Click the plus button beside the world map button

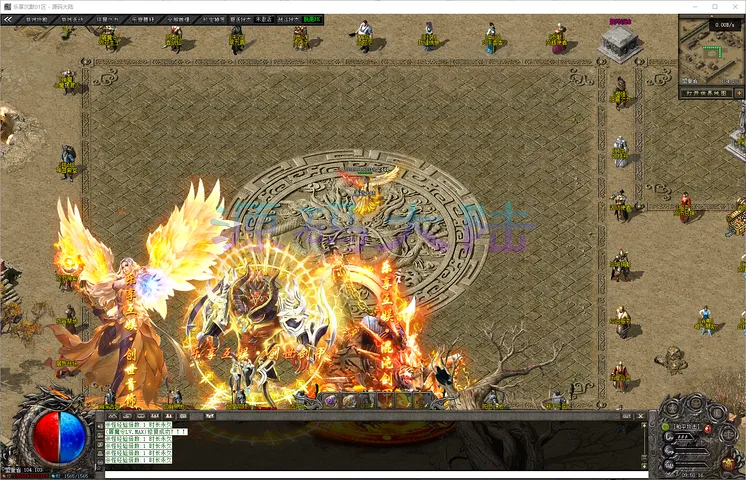click(739, 93)
